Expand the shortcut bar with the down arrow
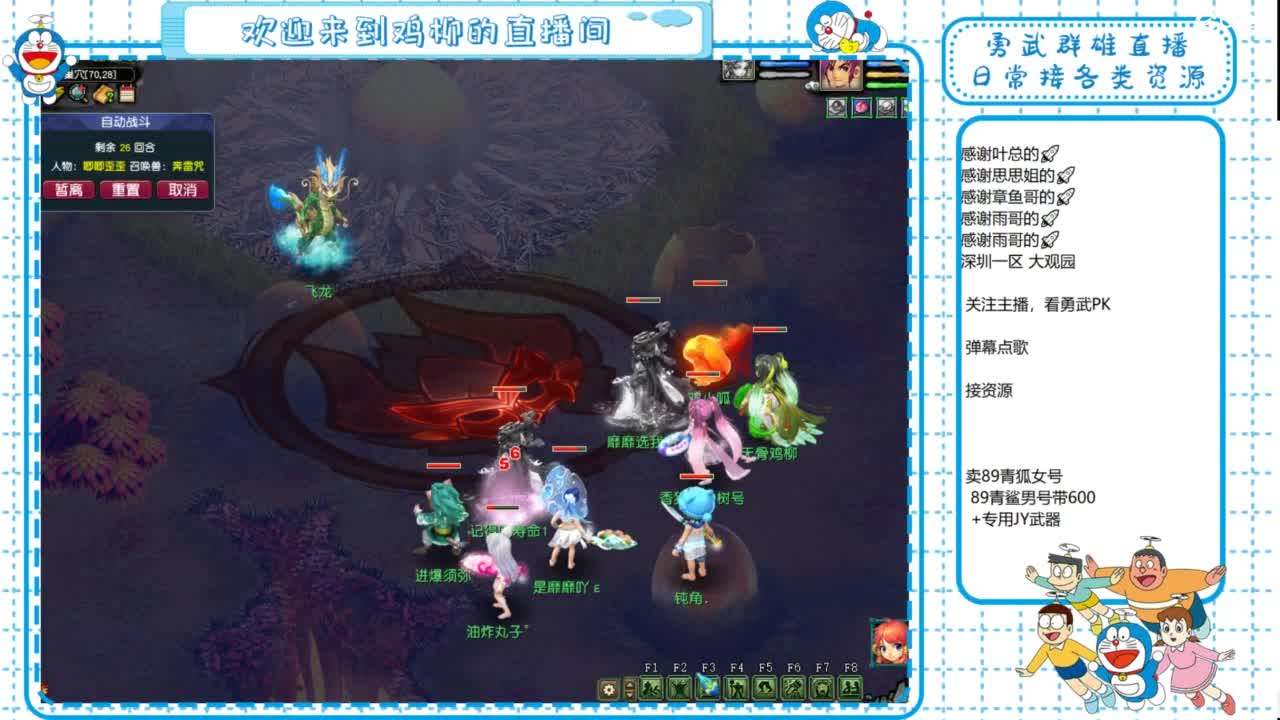Image resolution: width=1280 pixels, height=720 pixels. (629, 696)
